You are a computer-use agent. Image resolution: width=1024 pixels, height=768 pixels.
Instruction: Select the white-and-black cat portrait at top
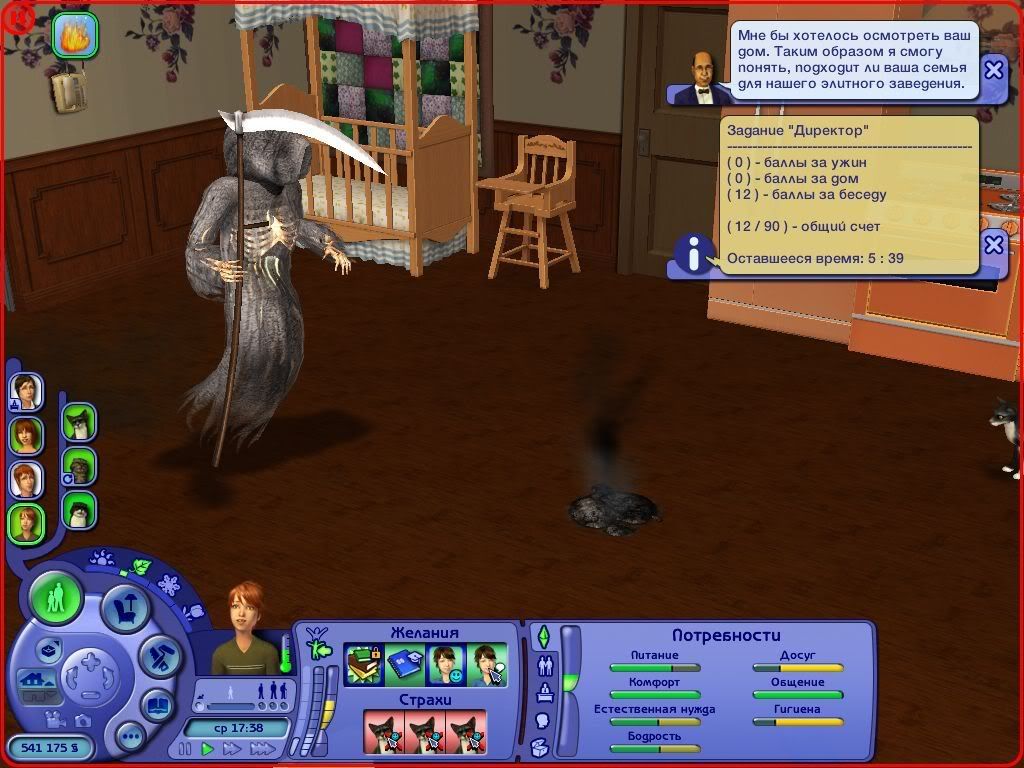[78, 423]
